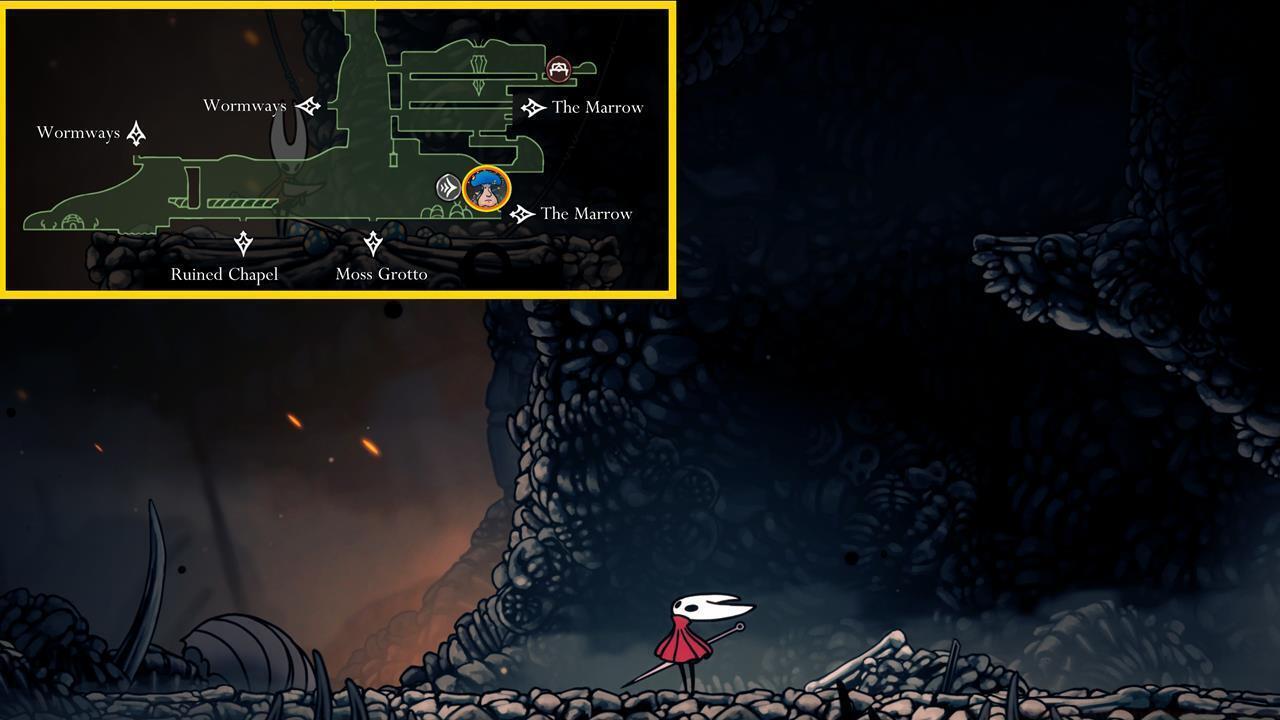Click the 'Moss Grotto' text label
Image resolution: width=1280 pixels, height=720 pixels.
(383, 273)
